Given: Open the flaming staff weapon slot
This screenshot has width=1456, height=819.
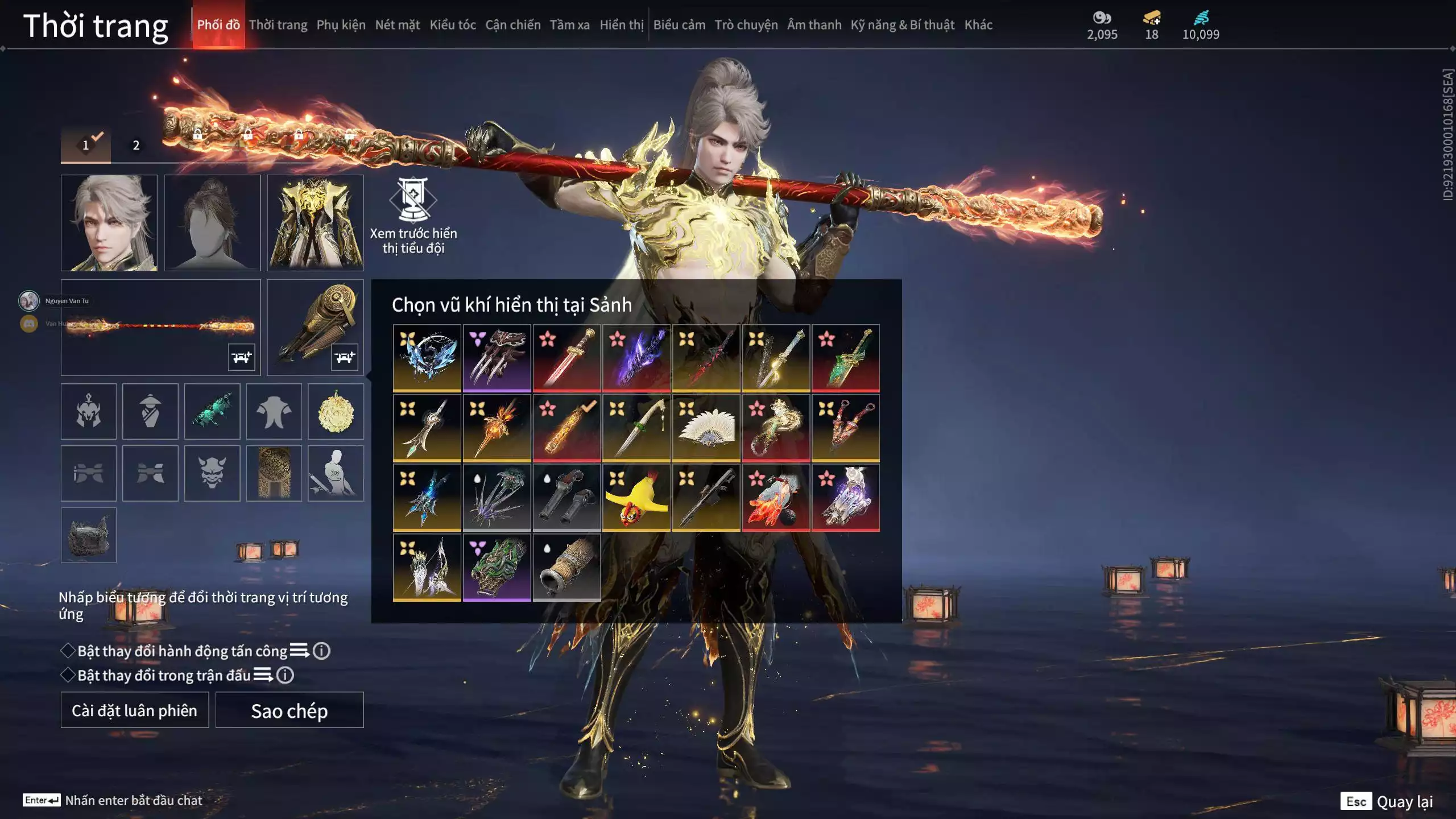Looking at the screenshot, I should click(x=160, y=327).
